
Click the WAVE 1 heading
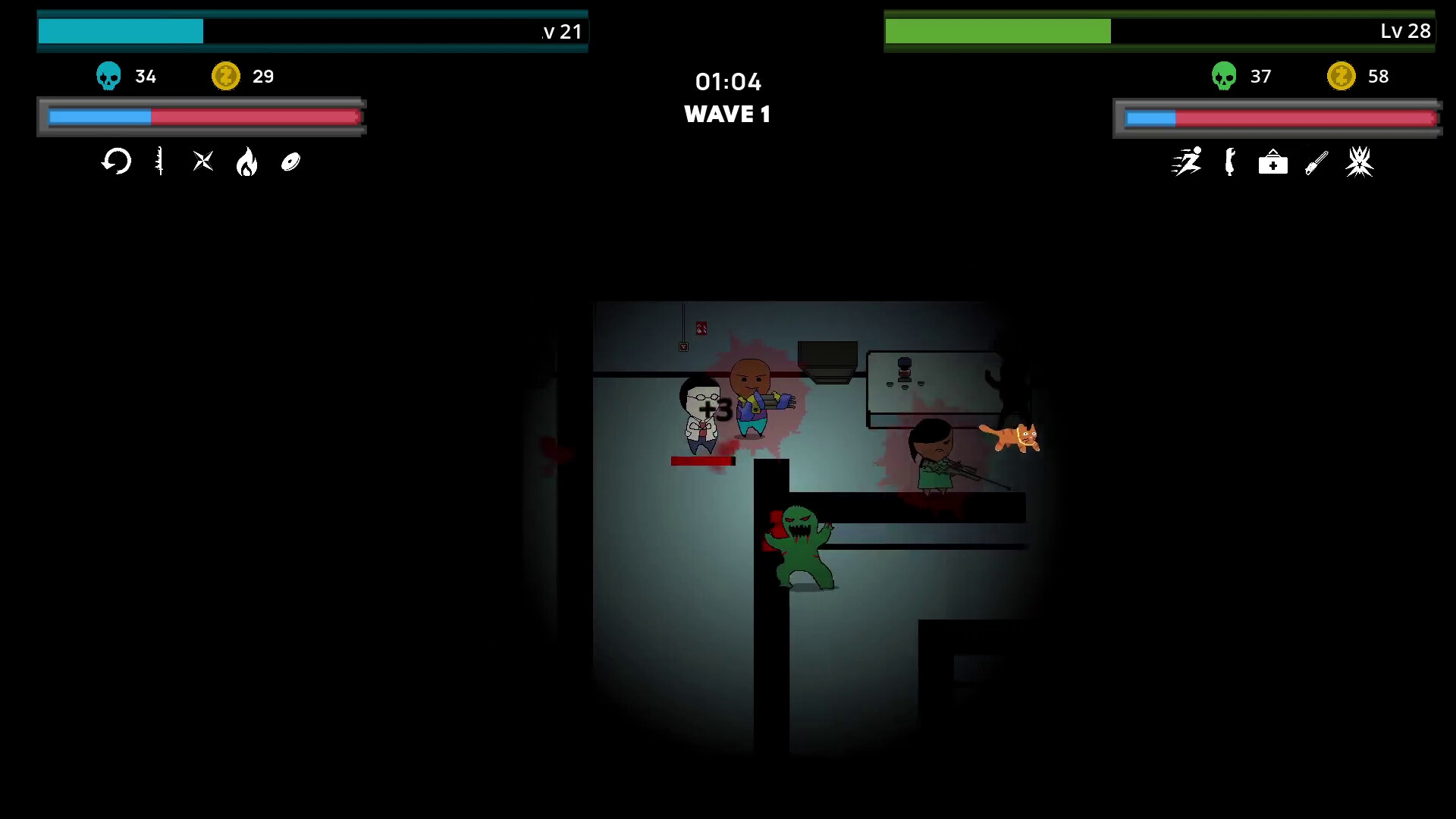point(727,115)
